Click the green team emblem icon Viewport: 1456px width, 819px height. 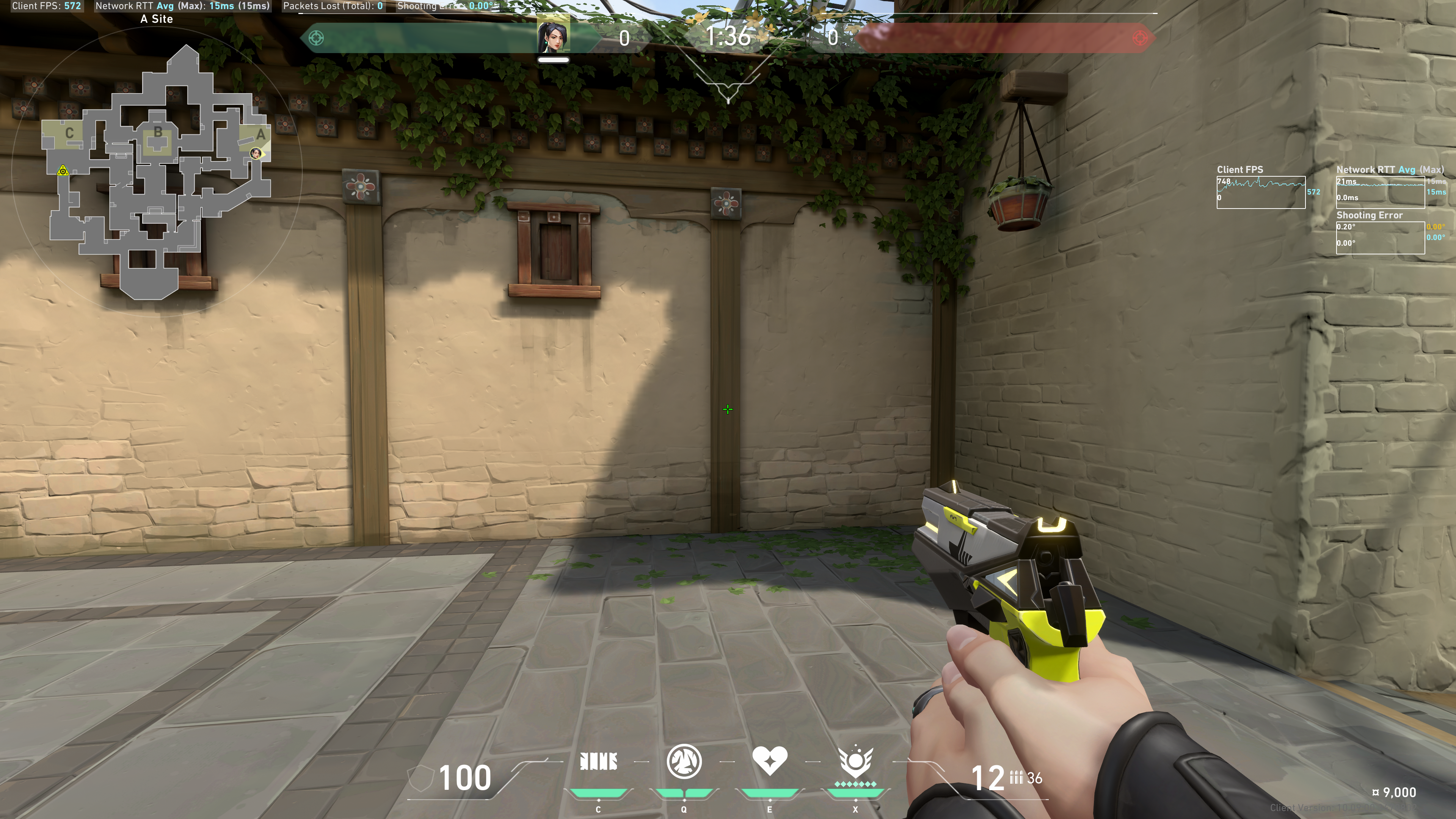pyautogui.click(x=317, y=38)
